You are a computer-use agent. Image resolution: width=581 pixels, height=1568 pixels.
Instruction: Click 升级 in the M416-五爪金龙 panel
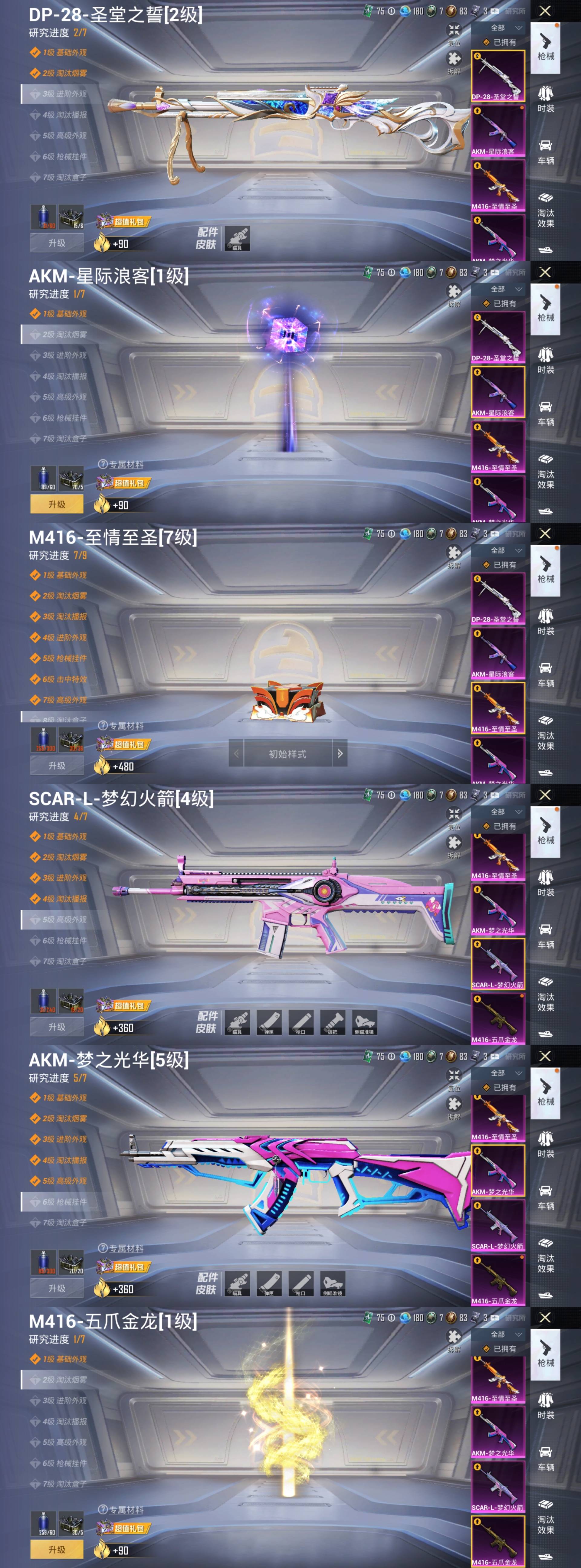pyautogui.click(x=57, y=1549)
